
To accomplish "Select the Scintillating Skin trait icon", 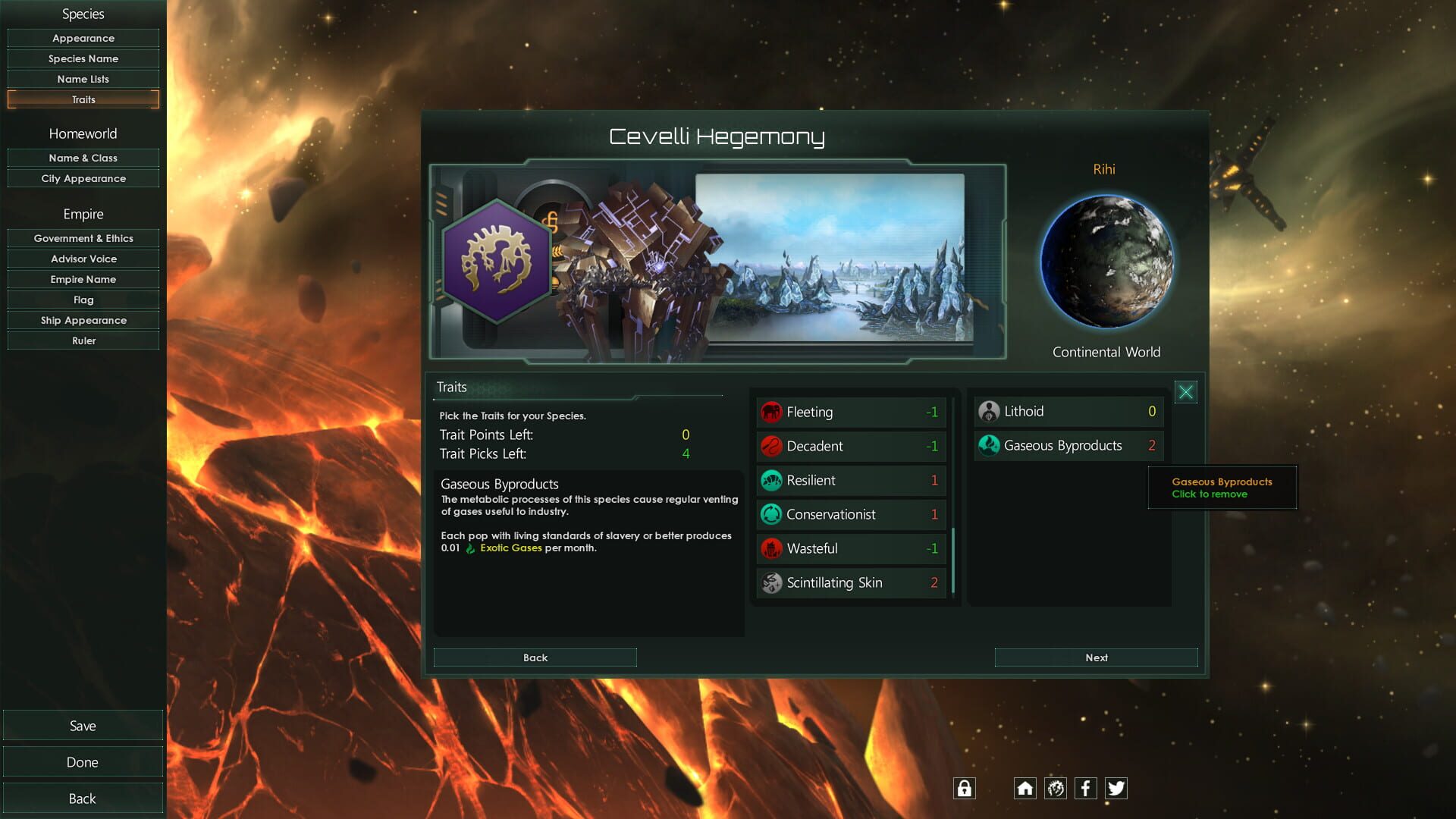I will coord(771,582).
